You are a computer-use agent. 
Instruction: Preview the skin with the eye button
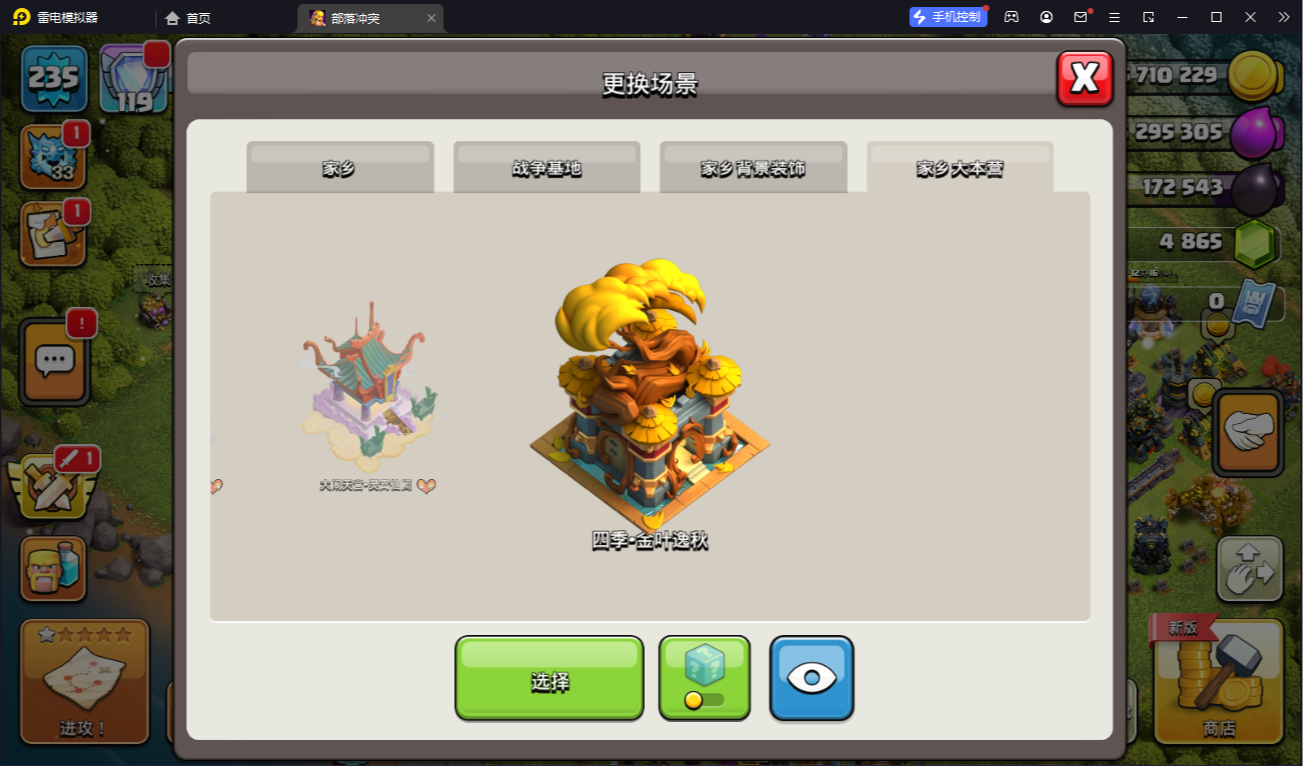pos(811,678)
